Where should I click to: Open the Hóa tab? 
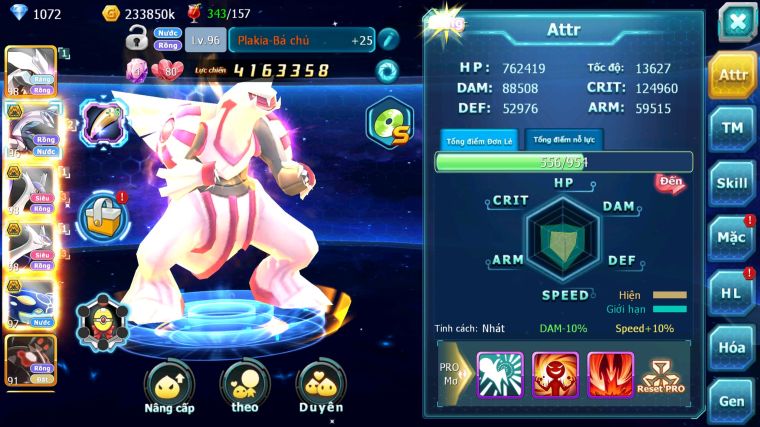click(732, 347)
